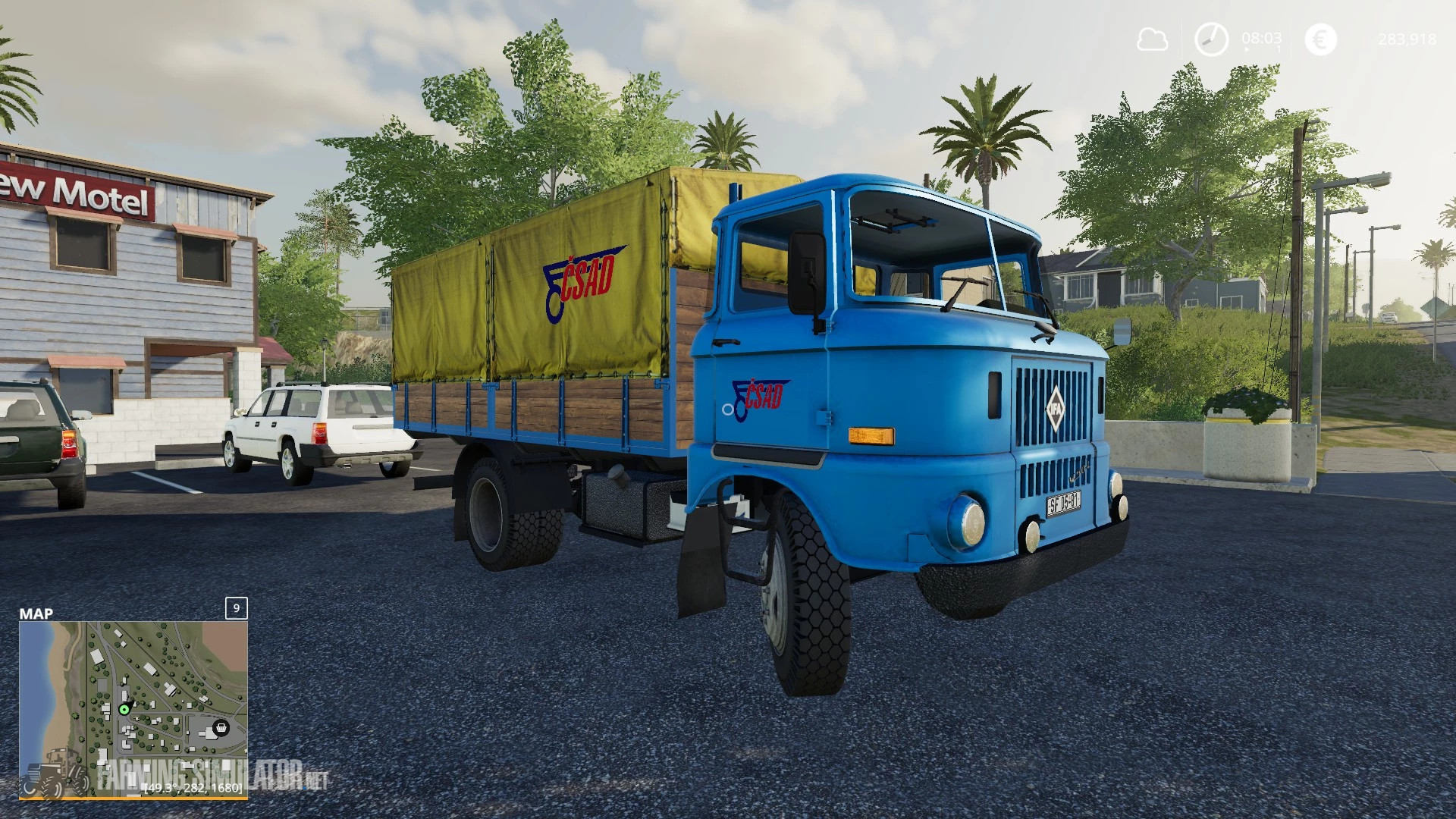Click the time-scale play arrow under the clock
The height and width of the screenshot is (819, 1456).
[1247, 48]
